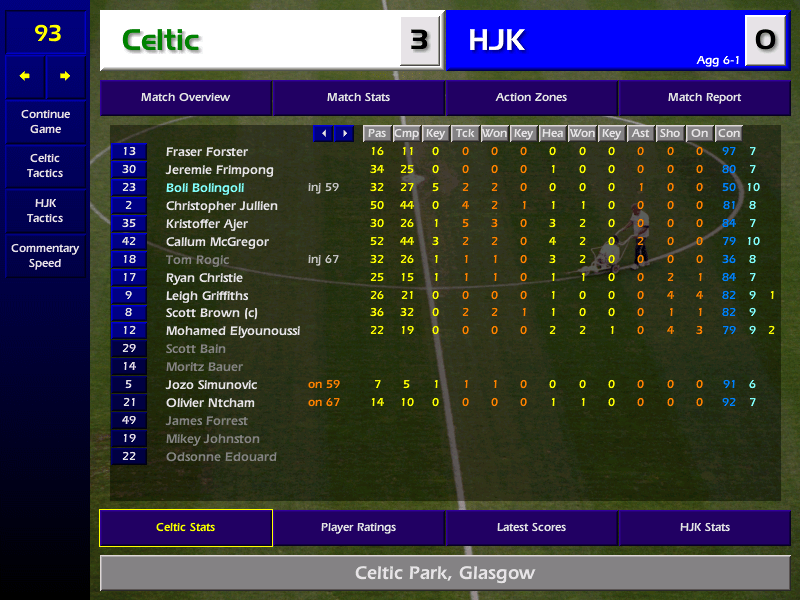The width and height of the screenshot is (800, 600).
Task: Select Fraser Forster in the player list
Action: 207,152
